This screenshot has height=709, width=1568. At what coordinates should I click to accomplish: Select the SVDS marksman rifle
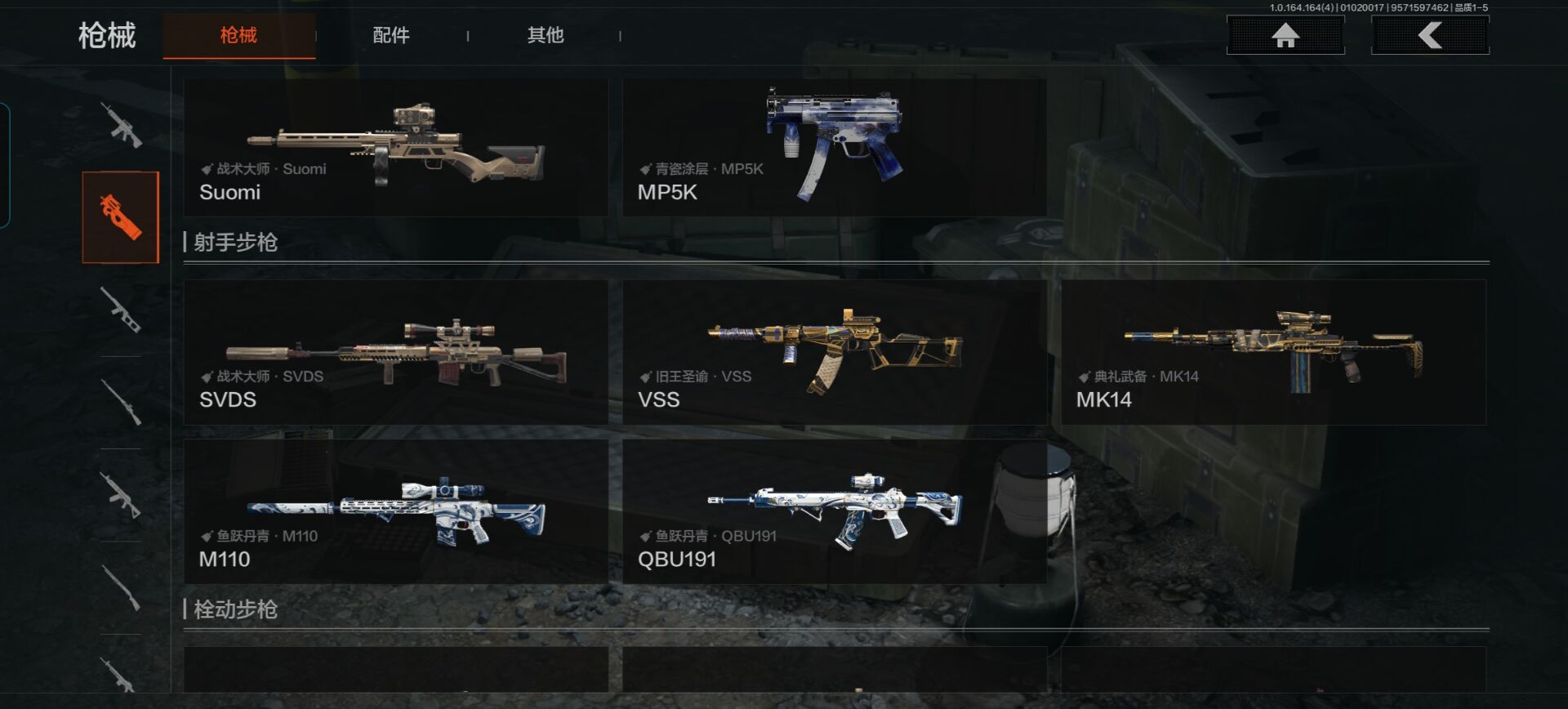tap(395, 352)
